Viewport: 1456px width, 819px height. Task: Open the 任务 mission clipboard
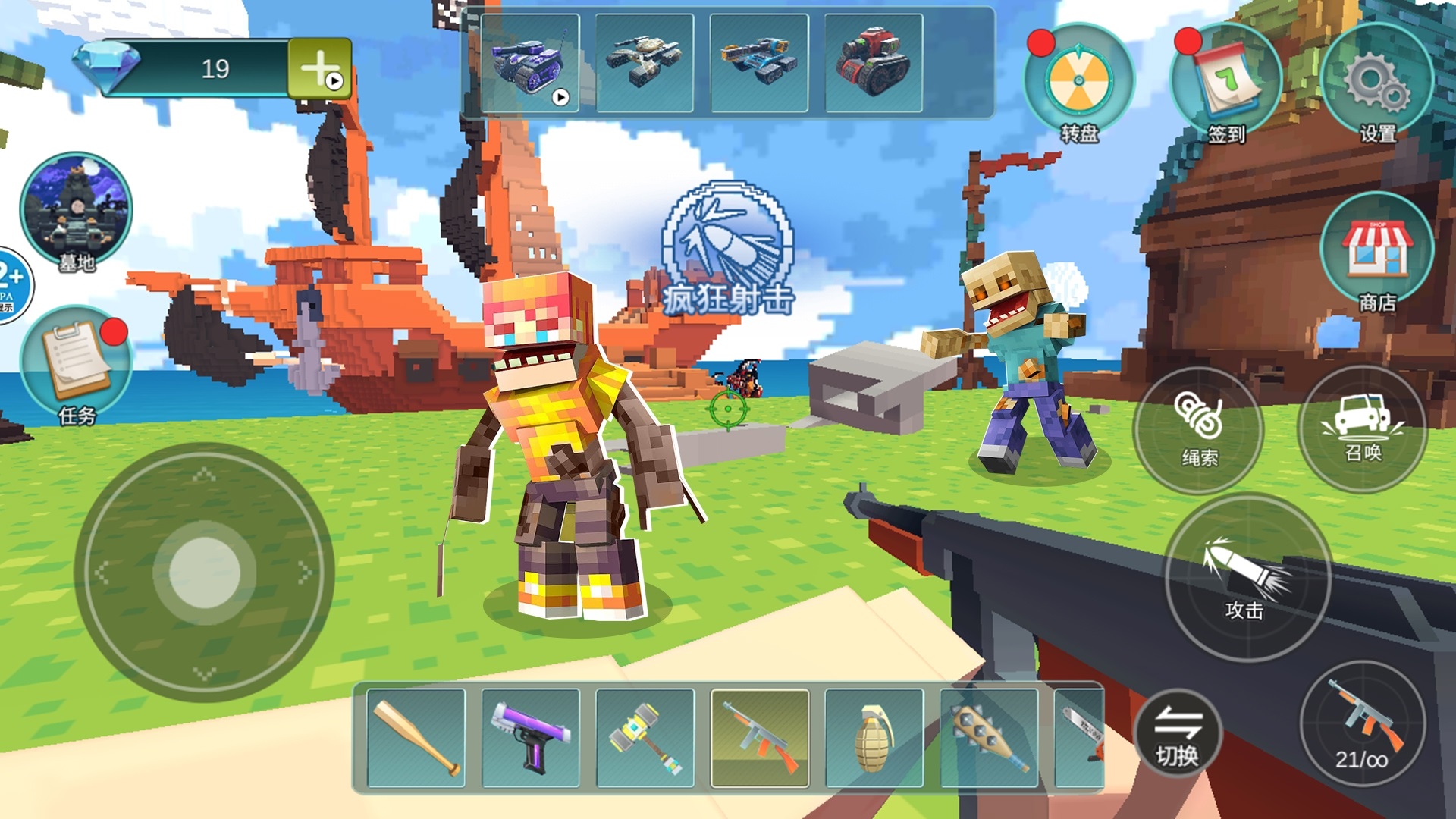76,364
